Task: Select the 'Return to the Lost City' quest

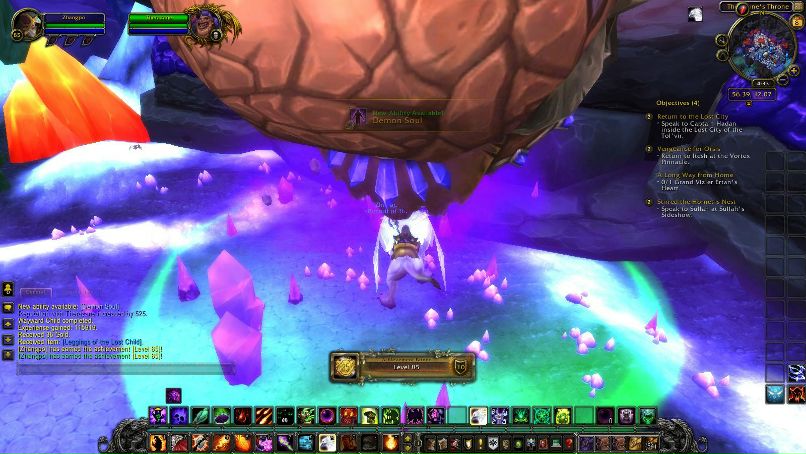Action: (691, 116)
